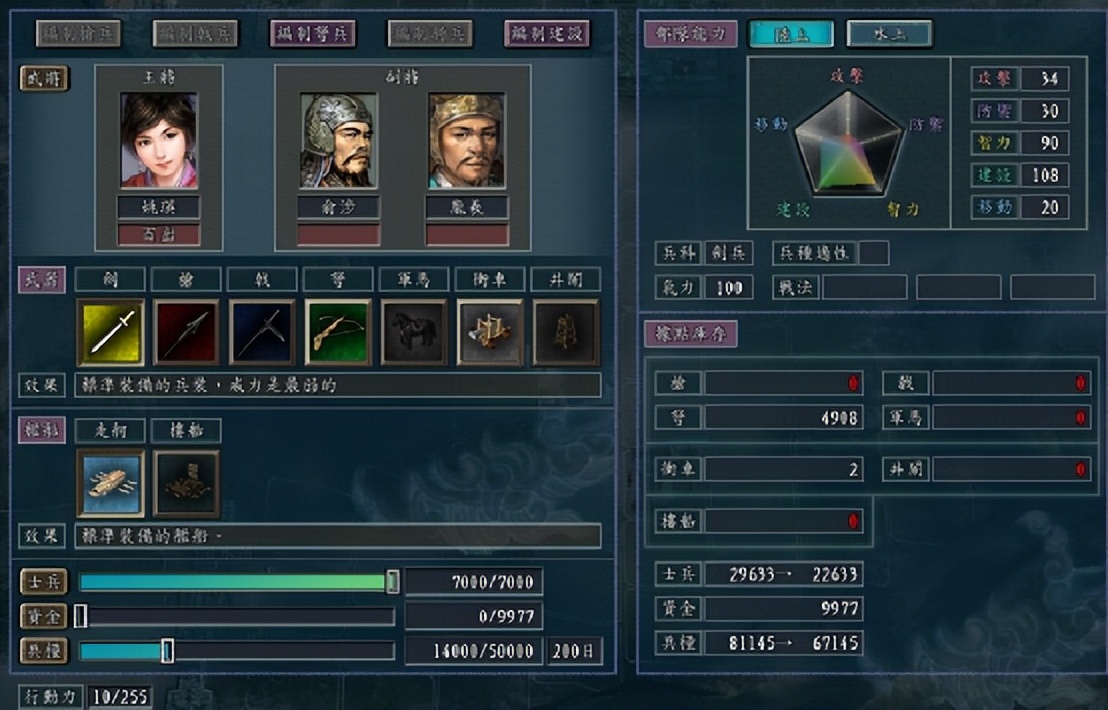Switch to the 陸上 land ability tab

(790, 34)
